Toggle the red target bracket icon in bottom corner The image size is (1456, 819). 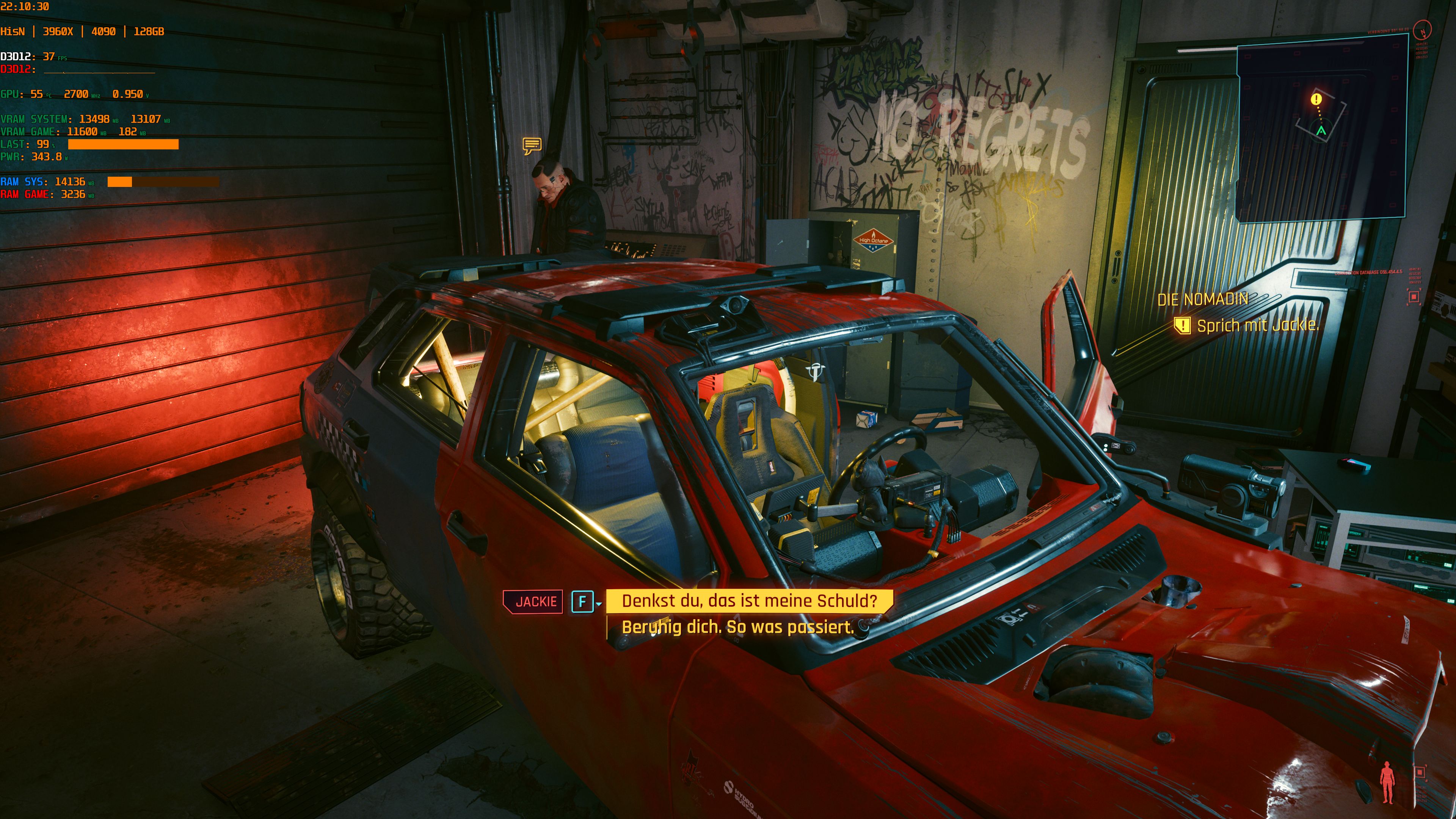tap(1421, 773)
